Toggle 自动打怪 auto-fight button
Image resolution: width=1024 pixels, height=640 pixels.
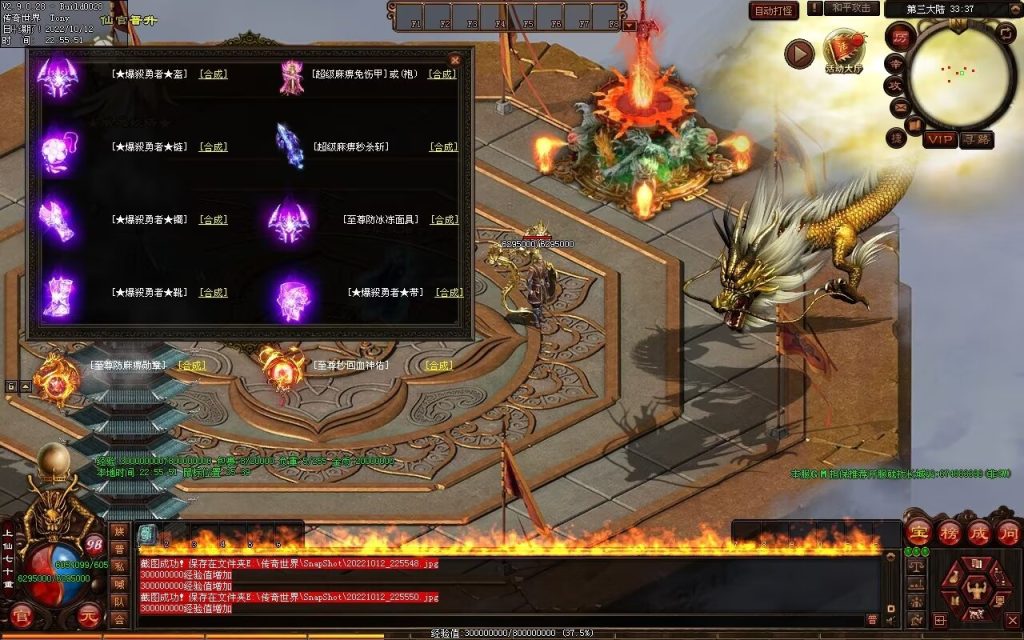(775, 10)
